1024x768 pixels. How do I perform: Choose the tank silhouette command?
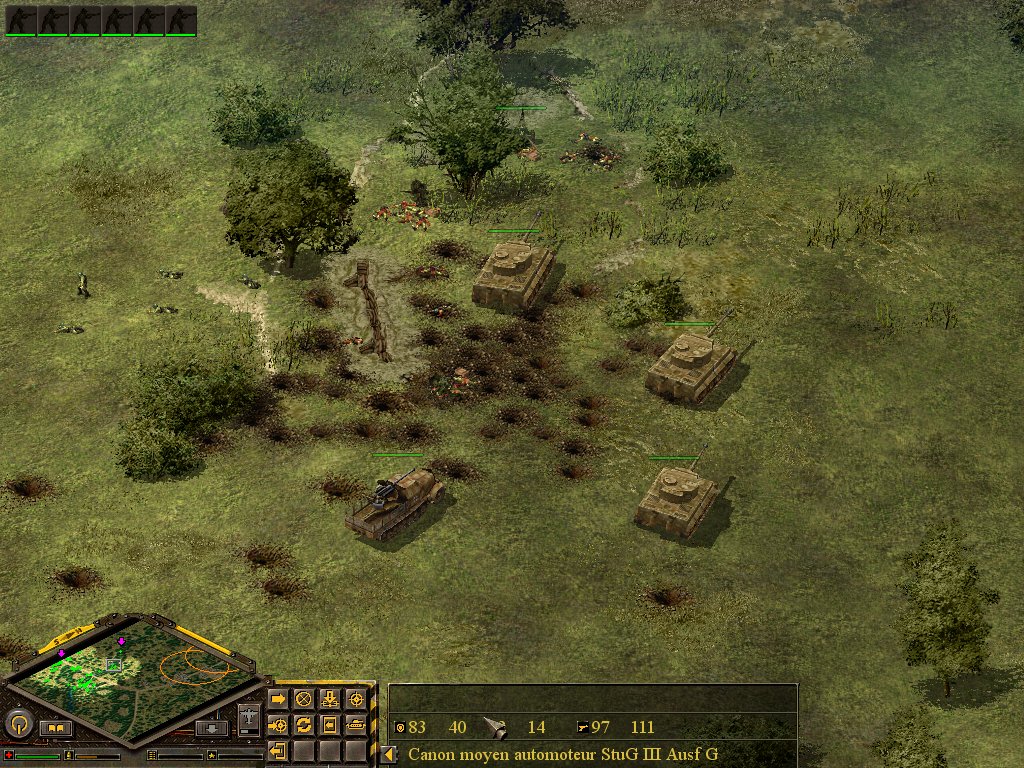point(355,724)
